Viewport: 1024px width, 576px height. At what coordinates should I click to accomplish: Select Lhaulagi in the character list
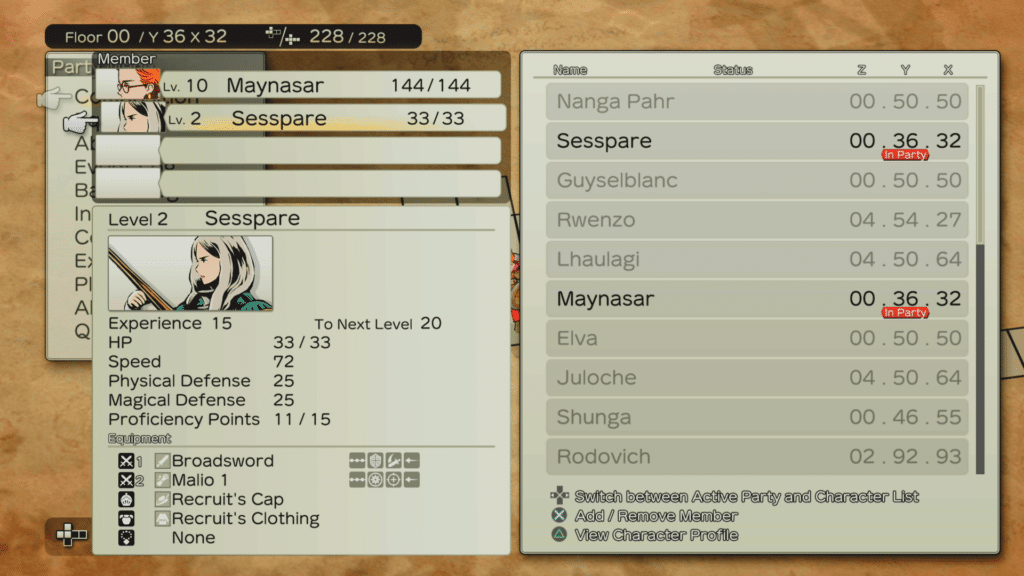[x=758, y=260]
